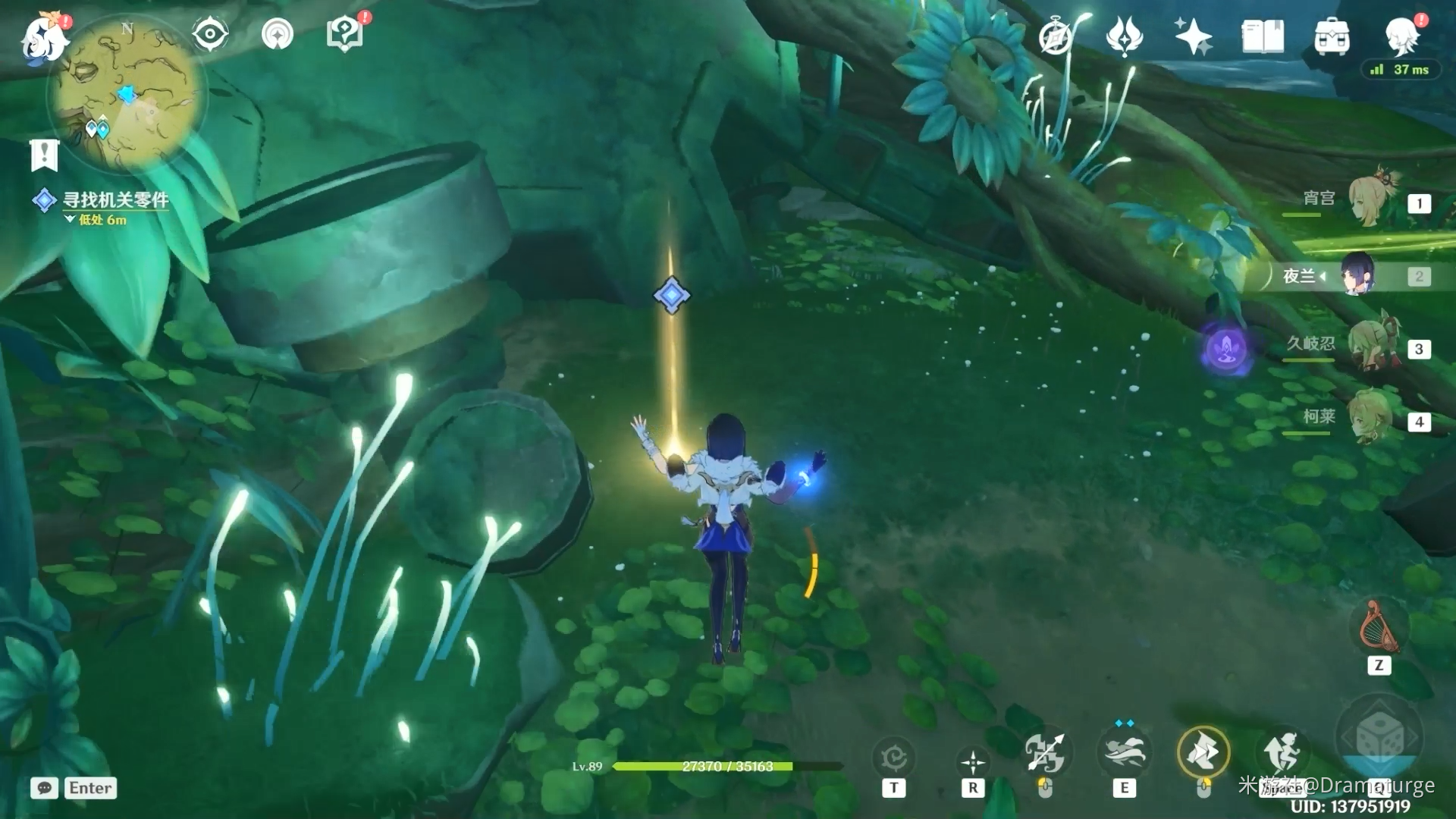
Task: Open the battle pass winged icon
Action: pos(1125,36)
